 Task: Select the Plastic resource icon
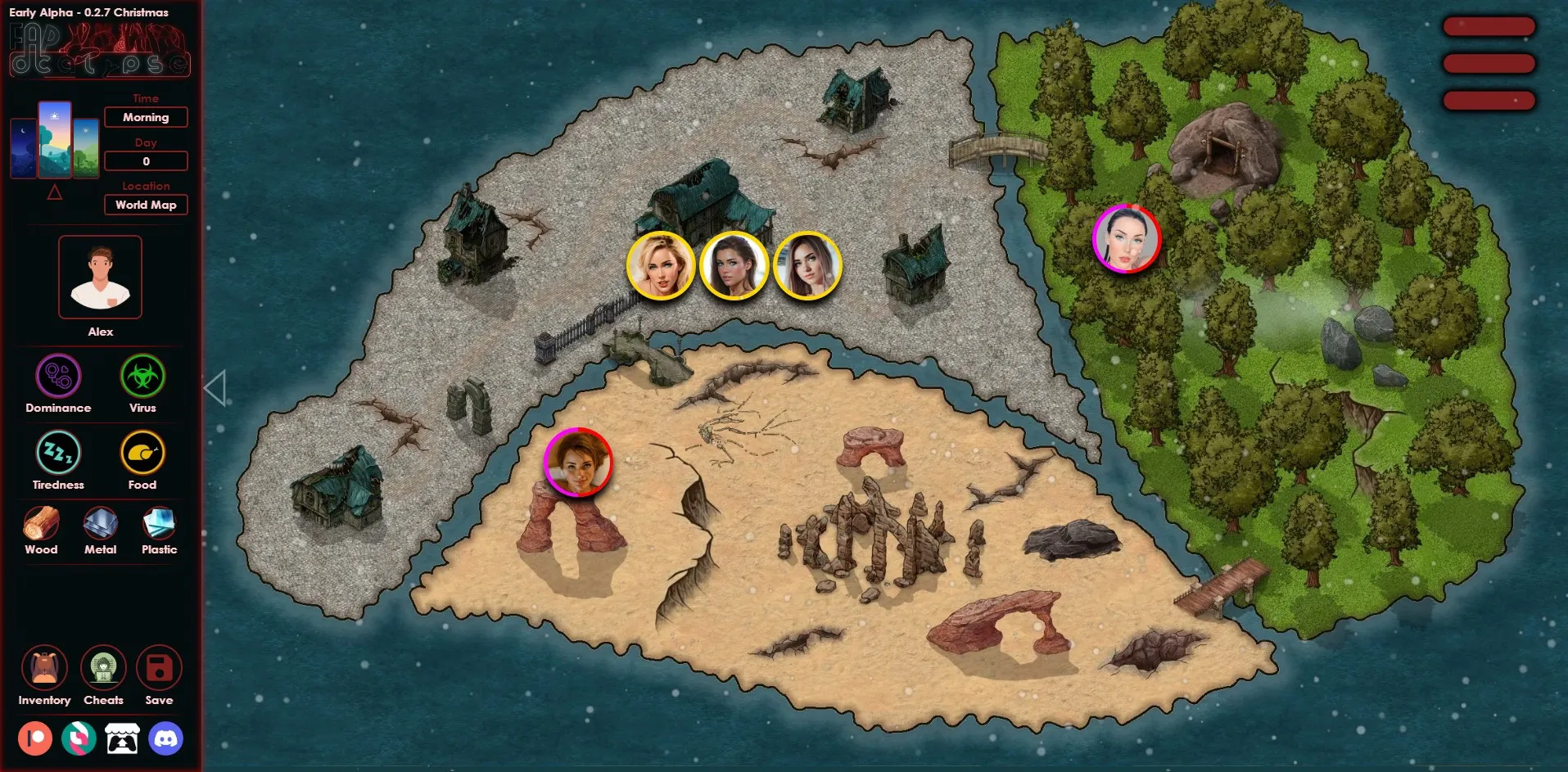[x=159, y=524]
